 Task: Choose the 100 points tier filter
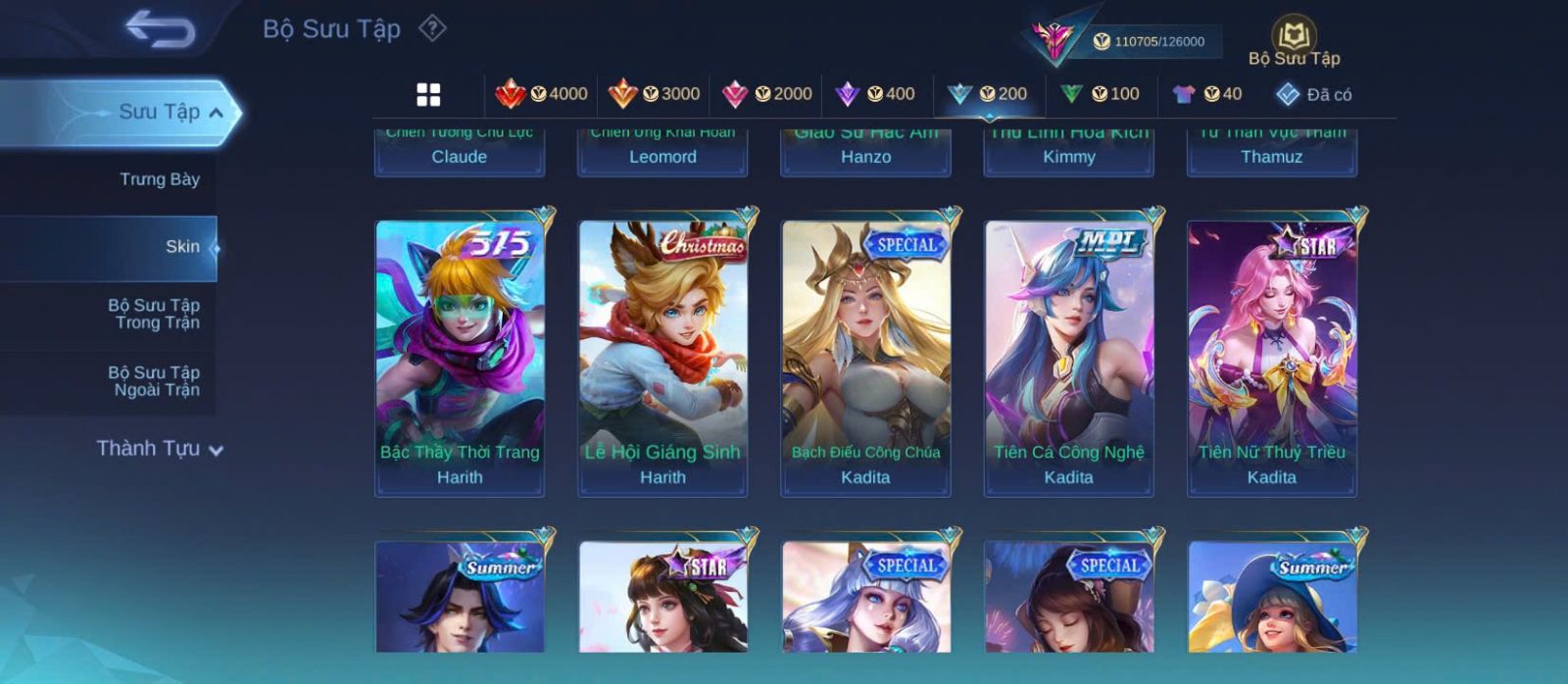tap(1100, 94)
